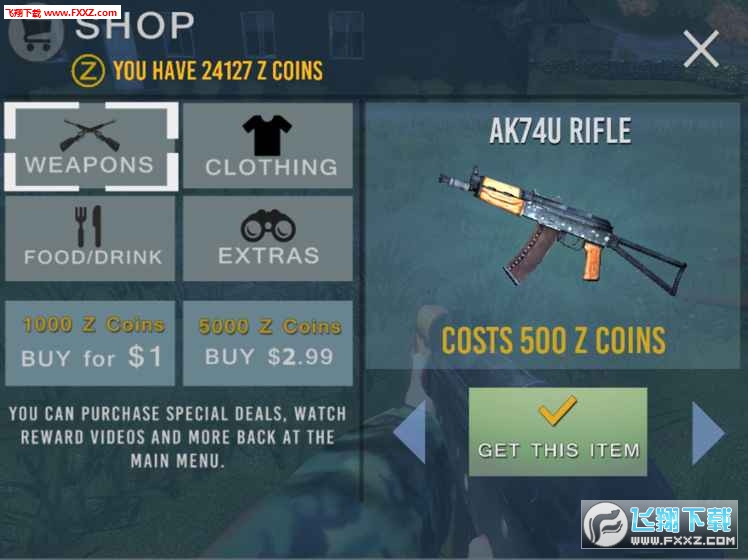The image size is (748, 560).
Task: Show the Extras category
Action: (x=268, y=238)
